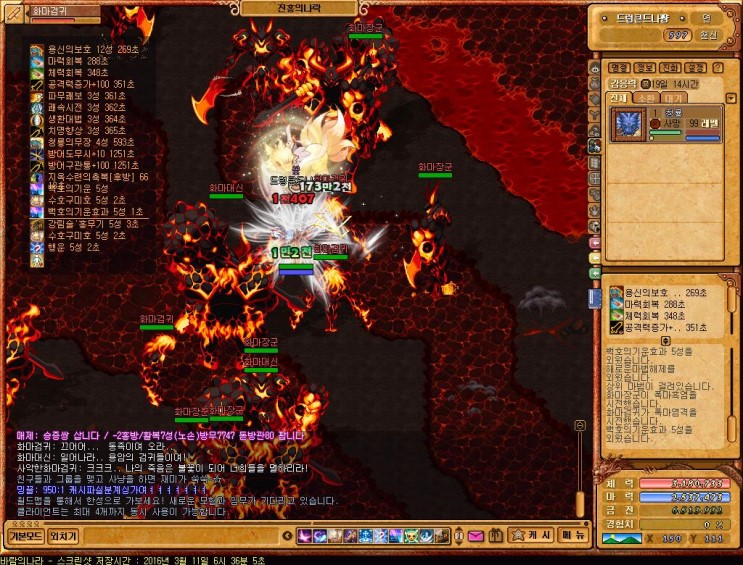Click the 명령 command button

pyautogui.click(x=619, y=68)
